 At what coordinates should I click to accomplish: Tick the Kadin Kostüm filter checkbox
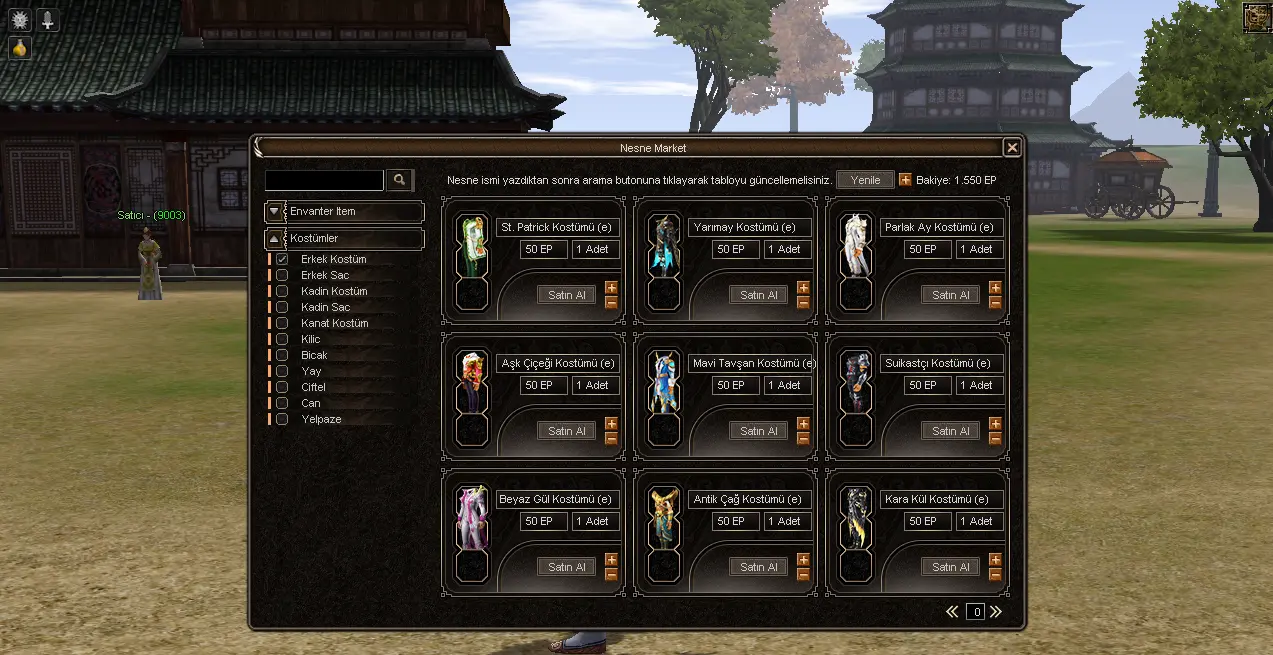pos(282,291)
